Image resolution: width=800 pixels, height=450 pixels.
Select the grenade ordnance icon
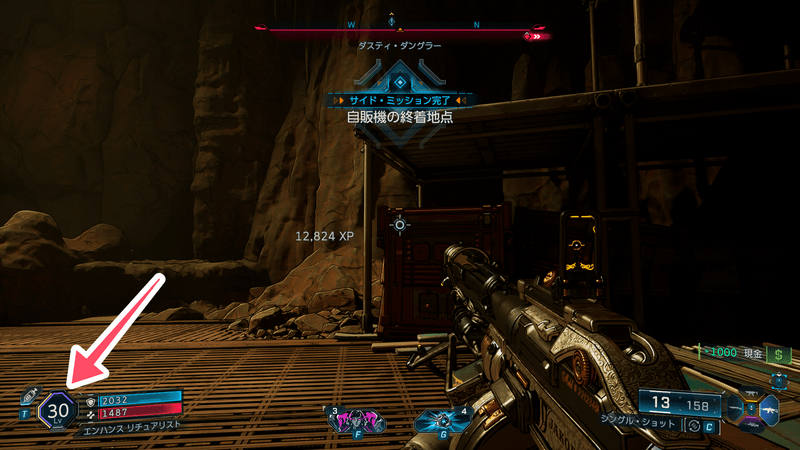tap(439, 421)
